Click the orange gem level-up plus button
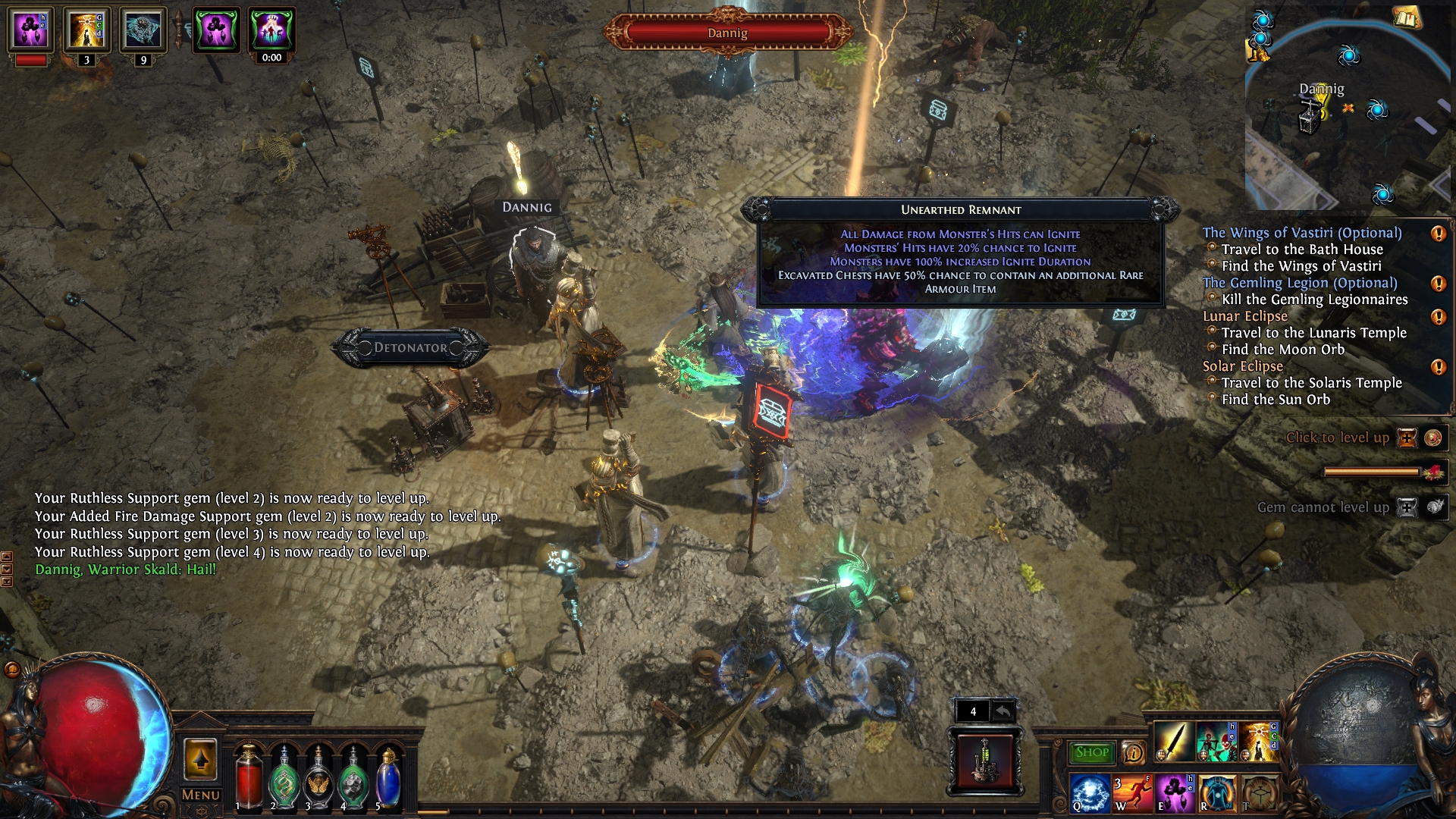Image resolution: width=1456 pixels, height=819 pixels. 1407,438
